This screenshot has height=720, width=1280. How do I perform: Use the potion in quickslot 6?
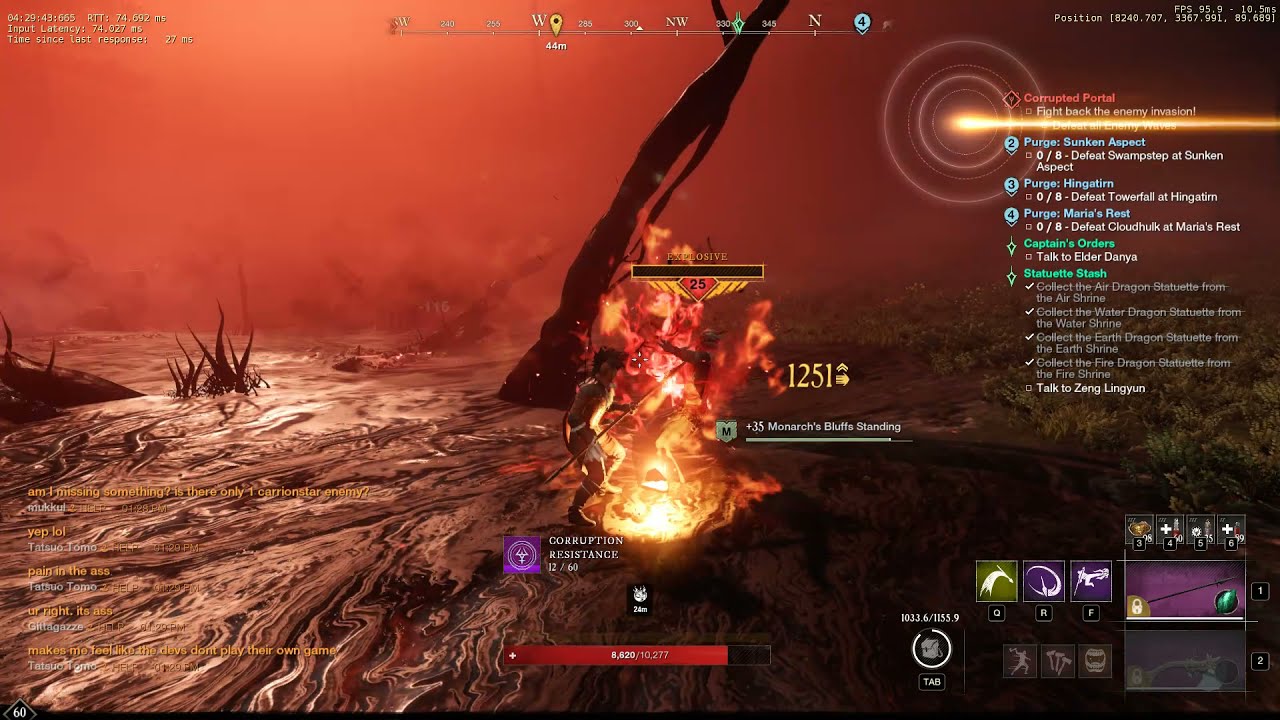point(1231,529)
